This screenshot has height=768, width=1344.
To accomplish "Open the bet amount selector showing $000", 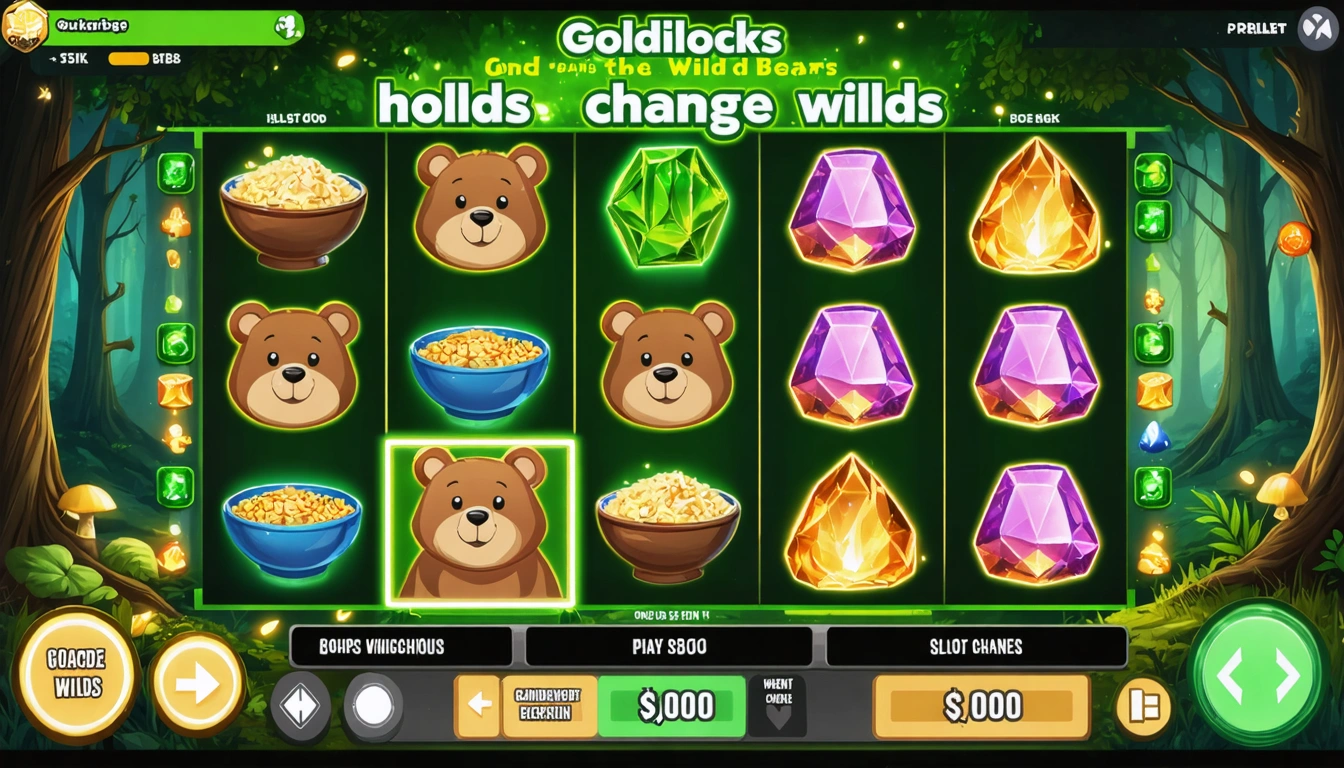I will click(672, 706).
